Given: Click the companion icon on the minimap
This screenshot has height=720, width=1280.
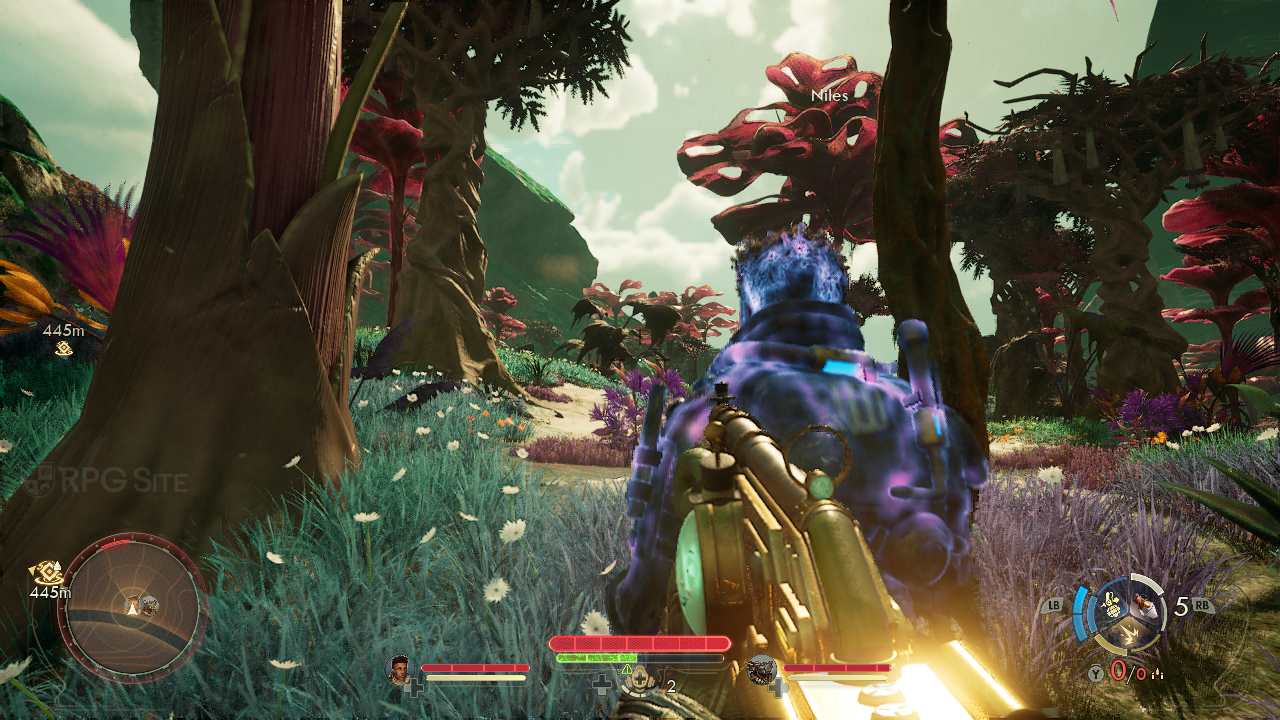Looking at the screenshot, I should tap(149, 605).
